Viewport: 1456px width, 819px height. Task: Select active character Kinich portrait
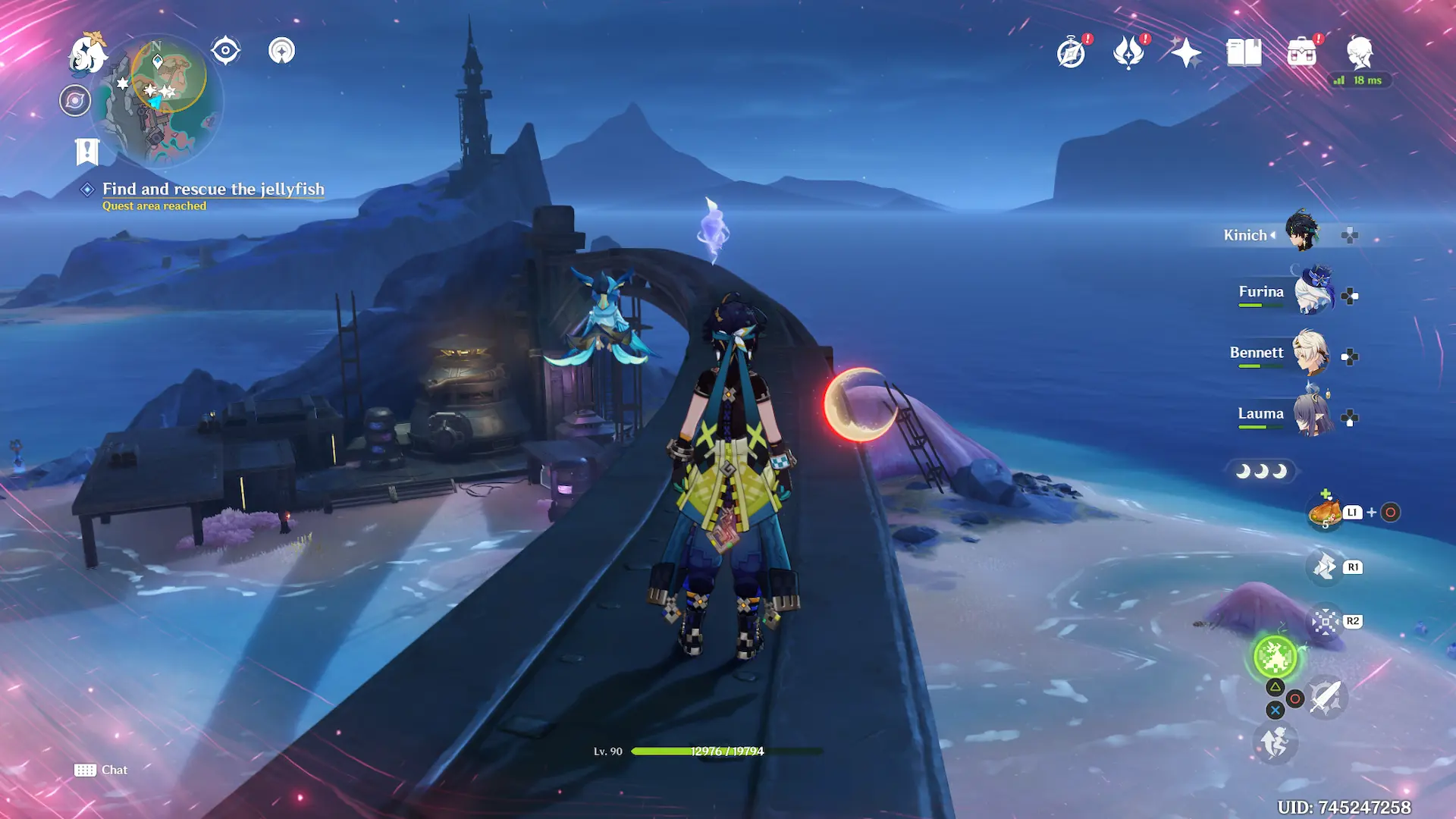[1303, 231]
